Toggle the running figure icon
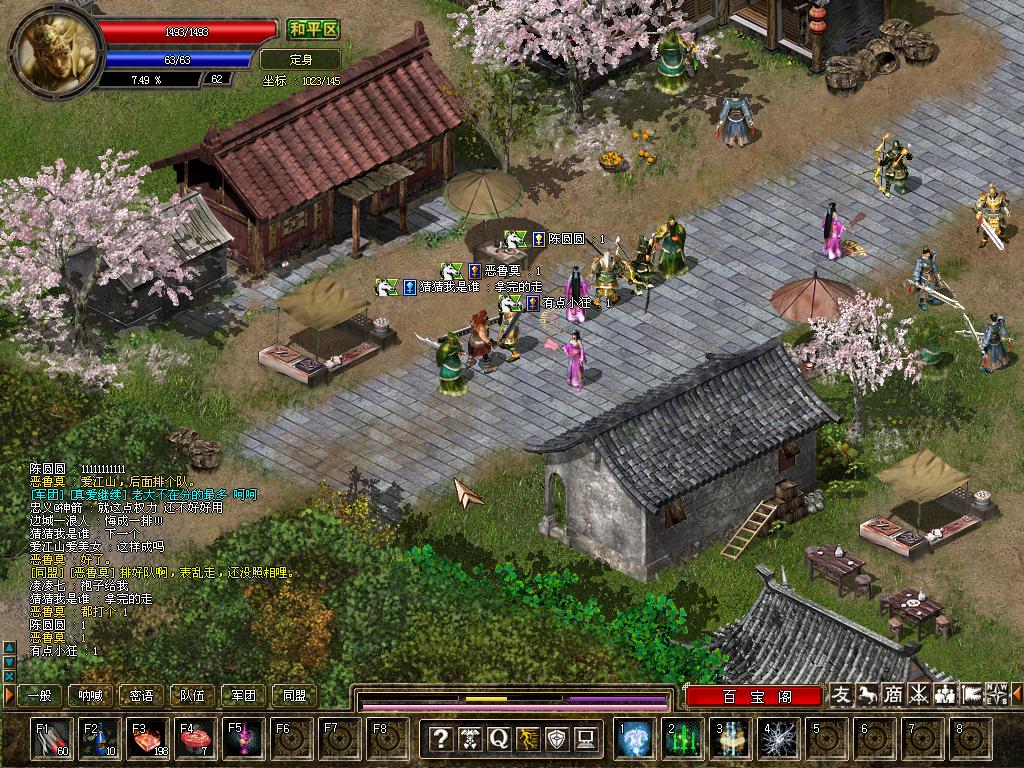This screenshot has height=768, width=1024. click(x=527, y=739)
